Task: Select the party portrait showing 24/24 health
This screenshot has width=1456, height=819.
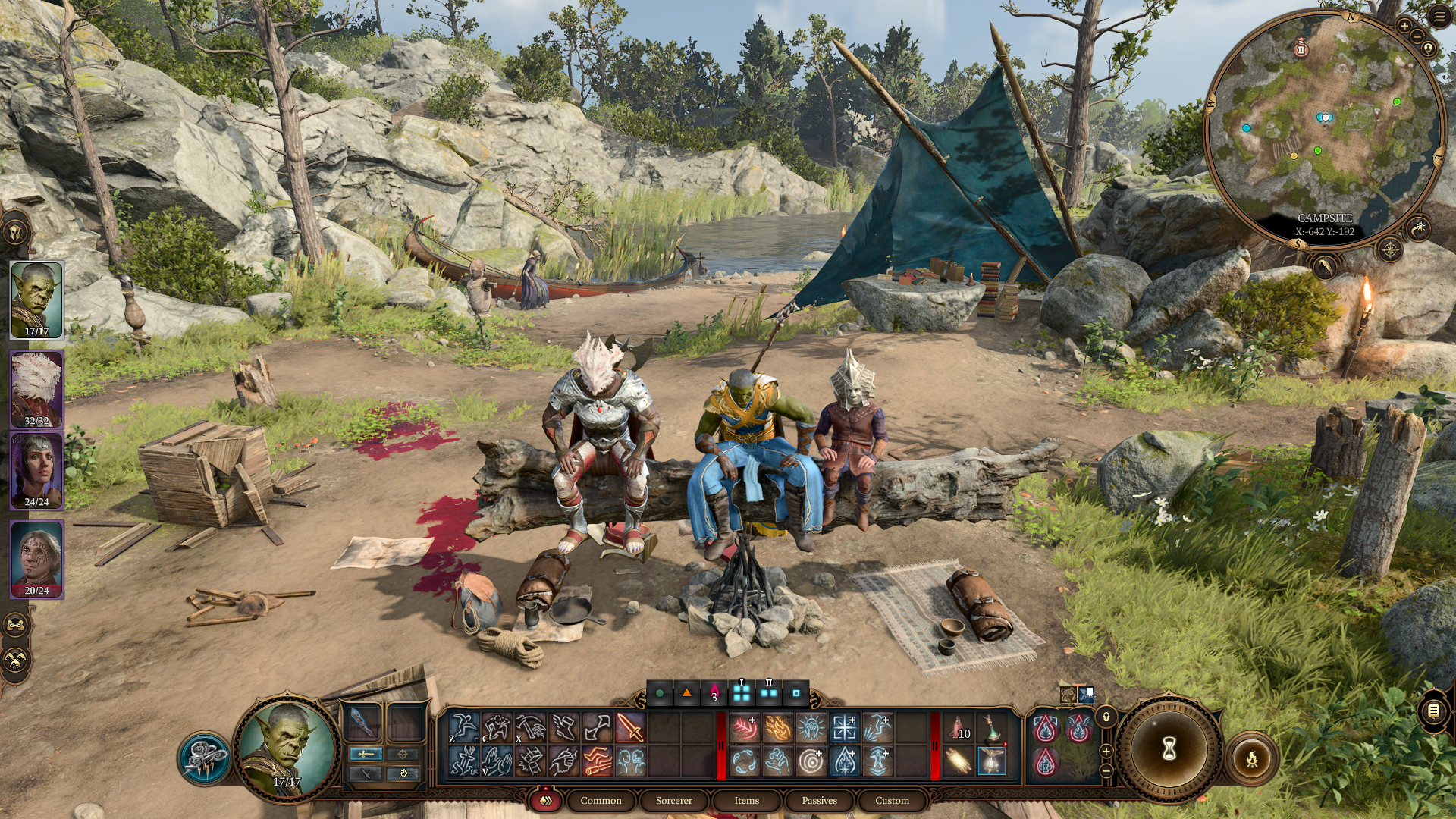Action: click(36, 471)
